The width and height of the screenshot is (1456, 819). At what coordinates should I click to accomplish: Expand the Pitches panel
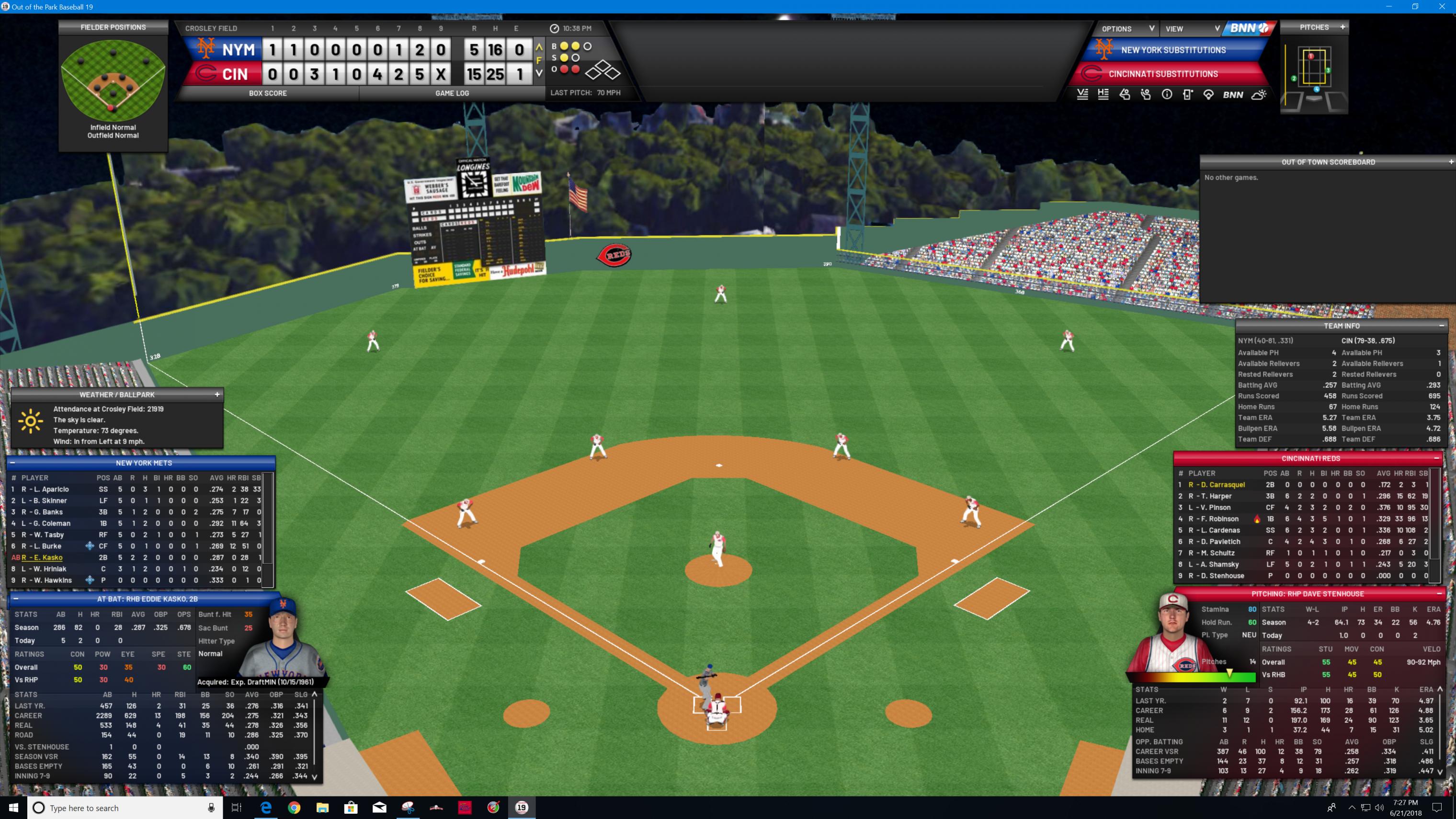click(x=1342, y=26)
